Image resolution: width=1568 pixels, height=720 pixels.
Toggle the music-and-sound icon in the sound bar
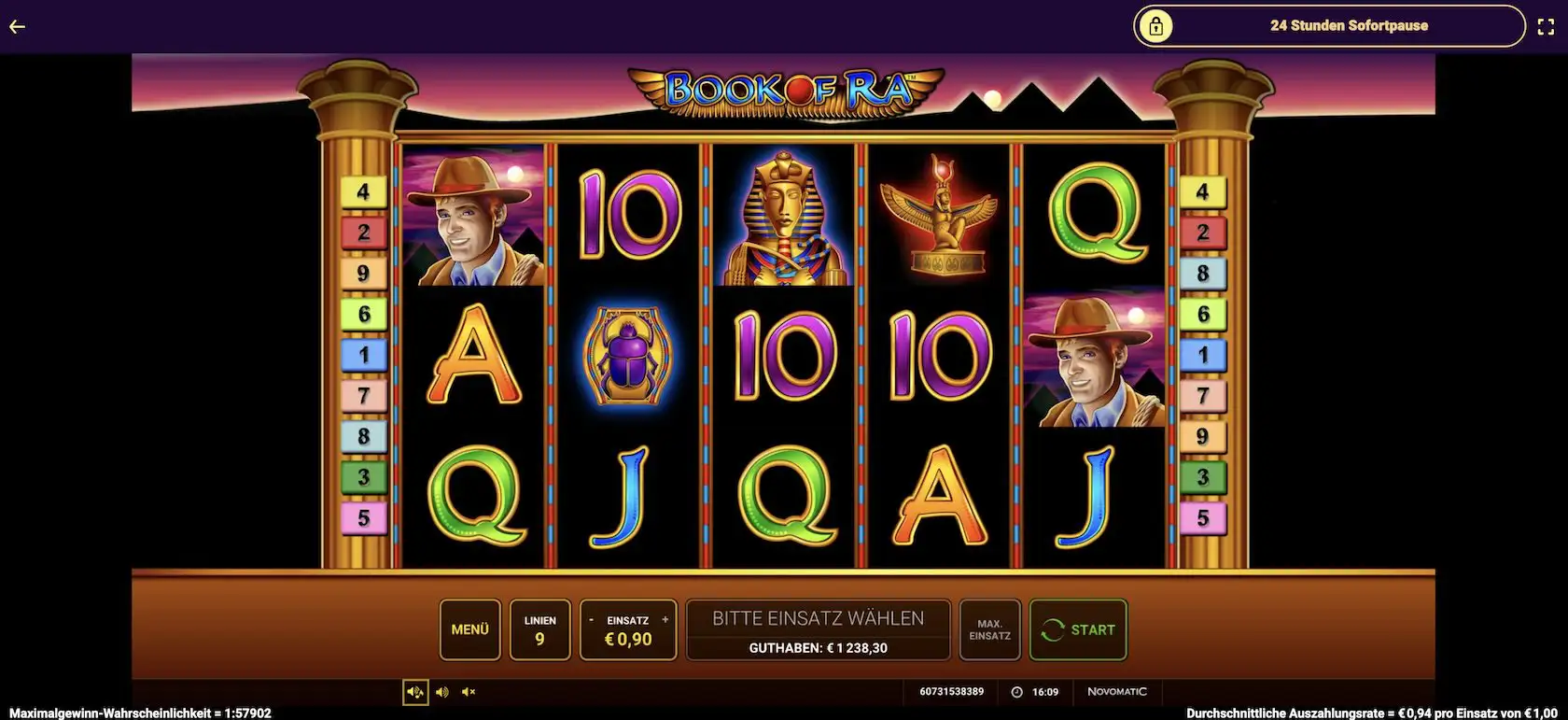(415, 692)
